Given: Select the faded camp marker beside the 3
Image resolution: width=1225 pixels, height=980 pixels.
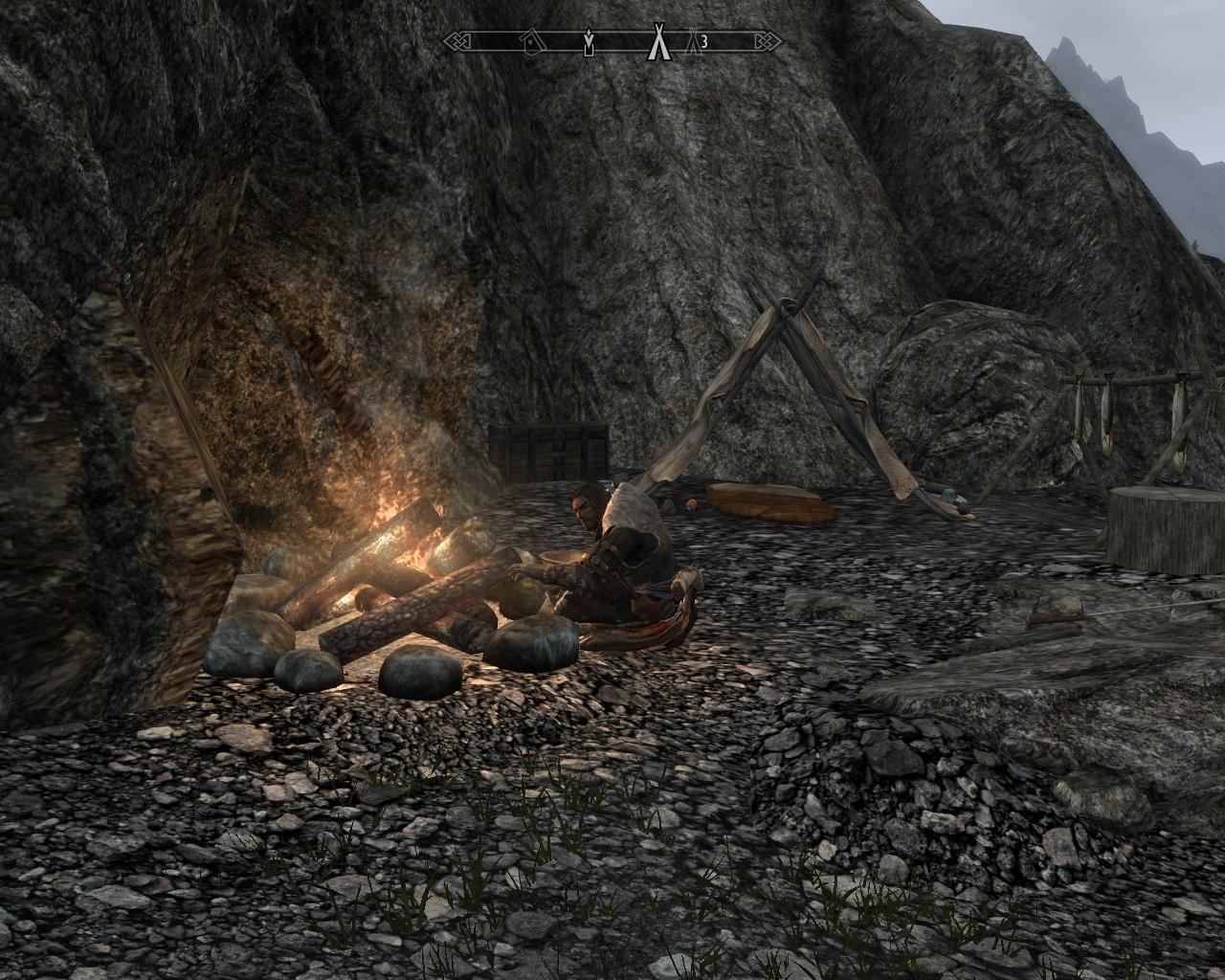Looking at the screenshot, I should click(x=695, y=41).
